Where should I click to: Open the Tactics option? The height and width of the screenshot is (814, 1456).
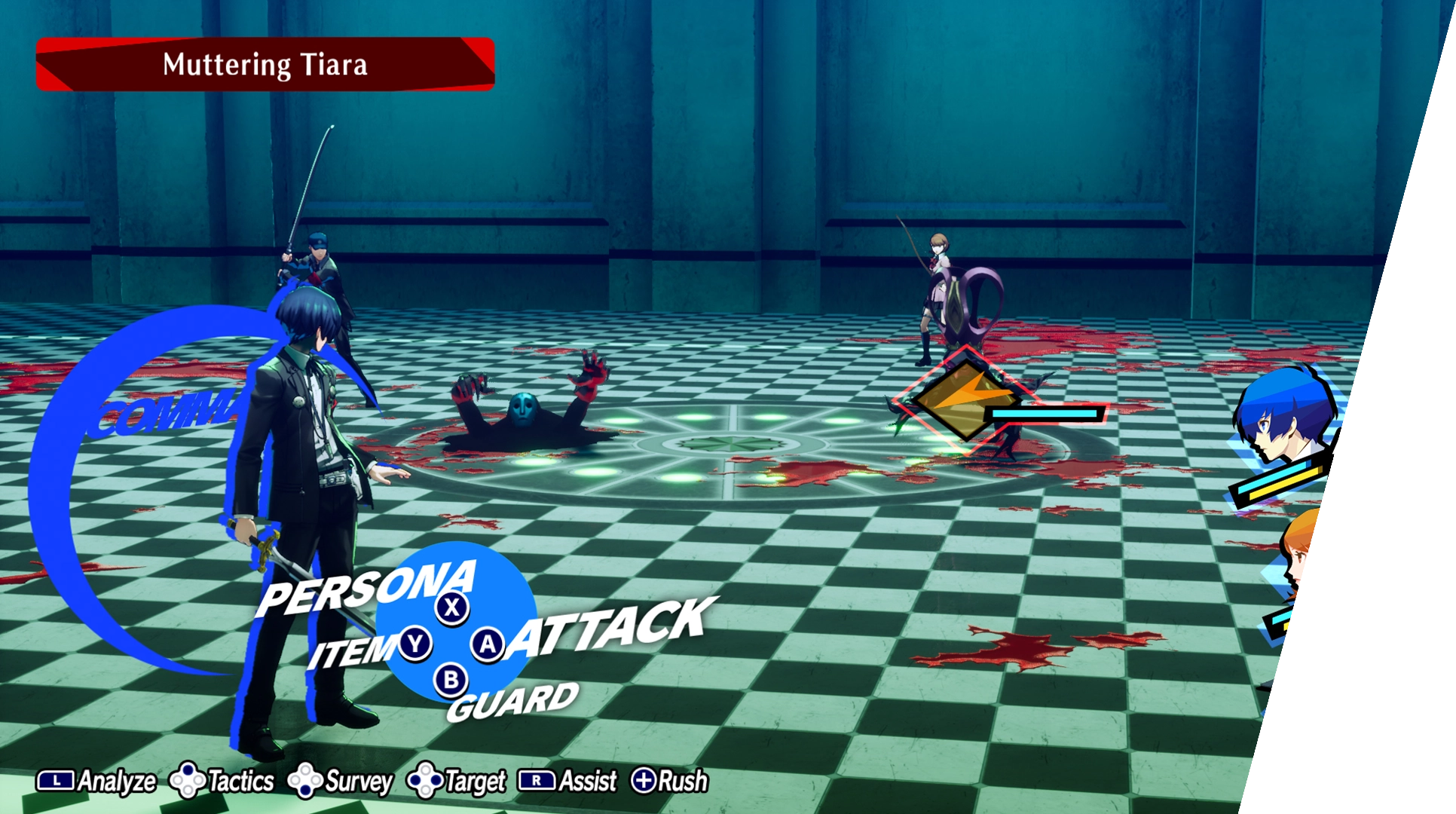pos(222,782)
